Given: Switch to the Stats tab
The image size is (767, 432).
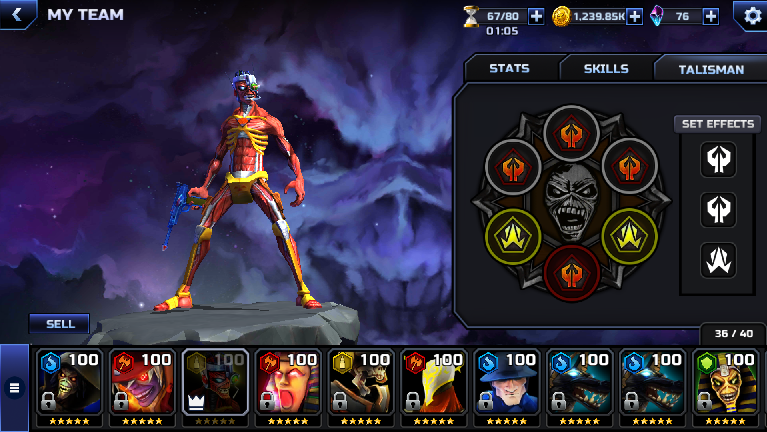Looking at the screenshot, I should tap(509, 69).
